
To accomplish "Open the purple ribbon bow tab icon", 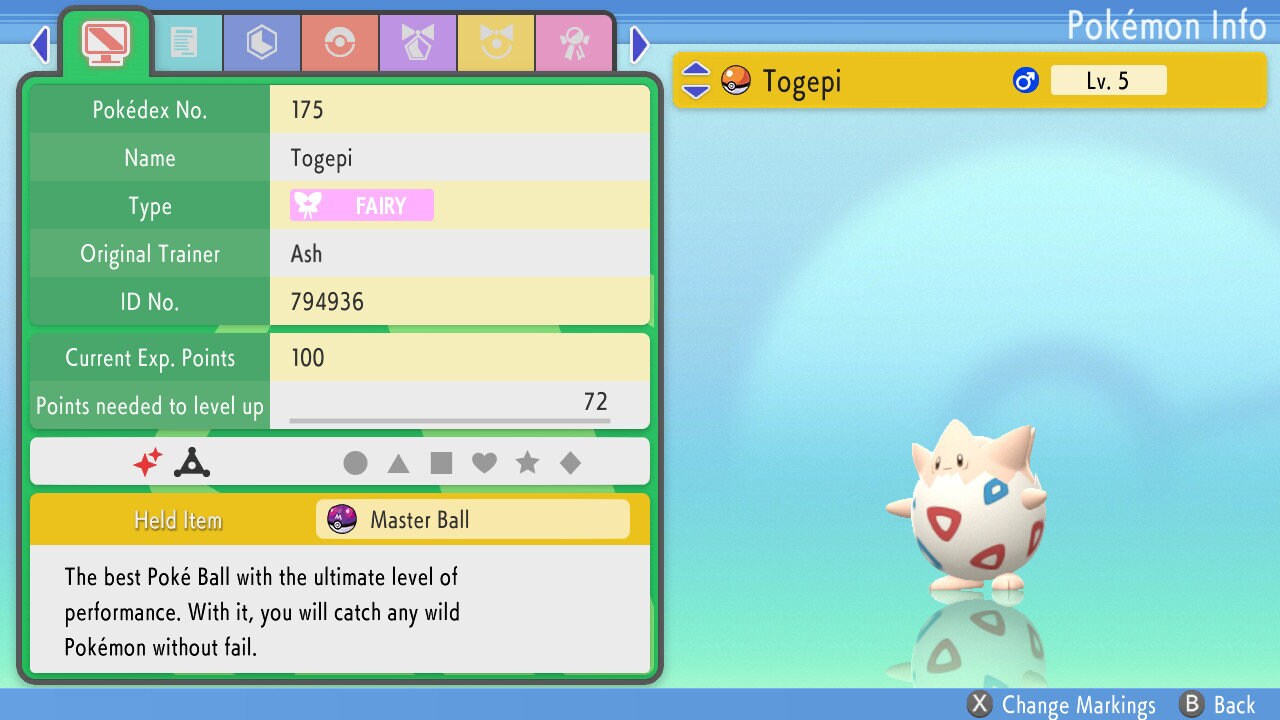I will click(x=418, y=42).
